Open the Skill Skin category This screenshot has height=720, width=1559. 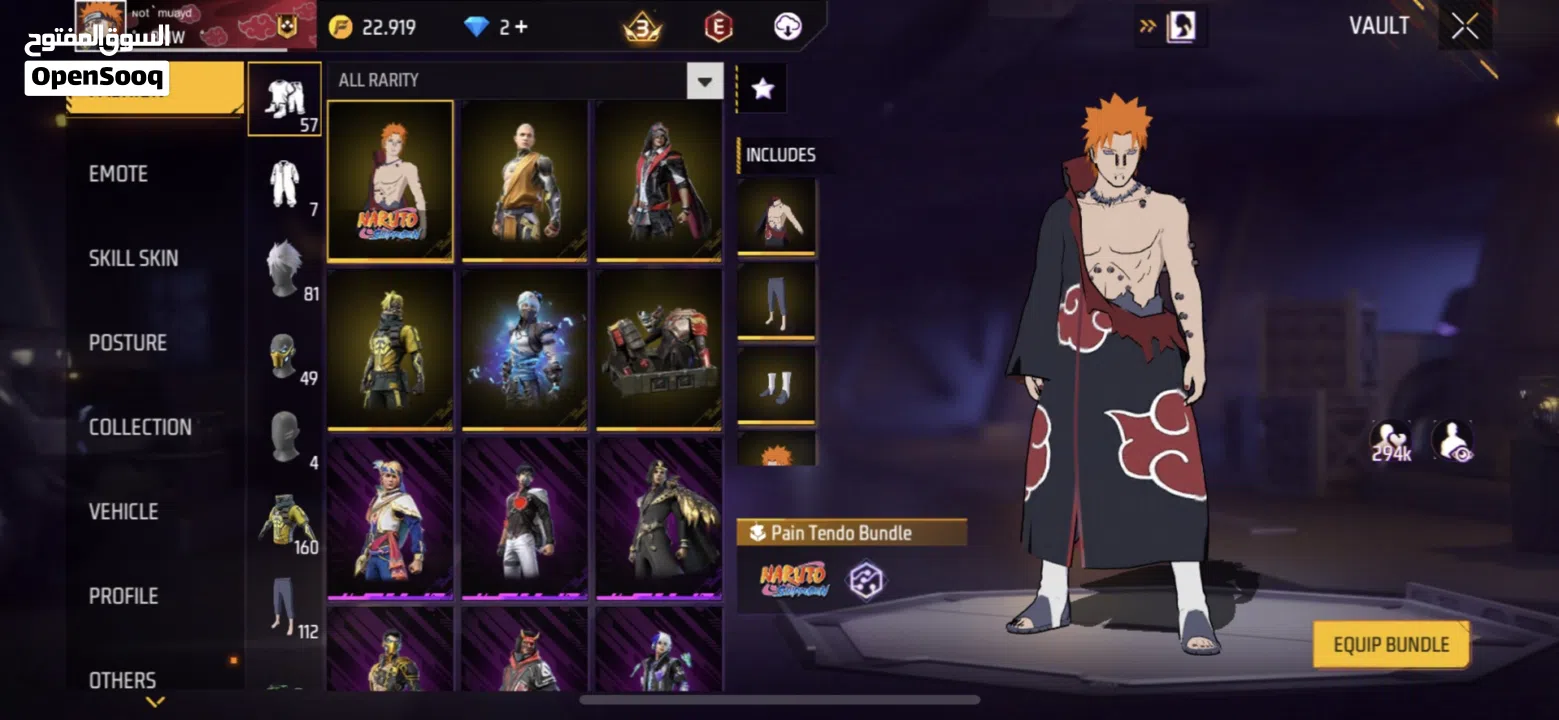pyautogui.click(x=133, y=258)
